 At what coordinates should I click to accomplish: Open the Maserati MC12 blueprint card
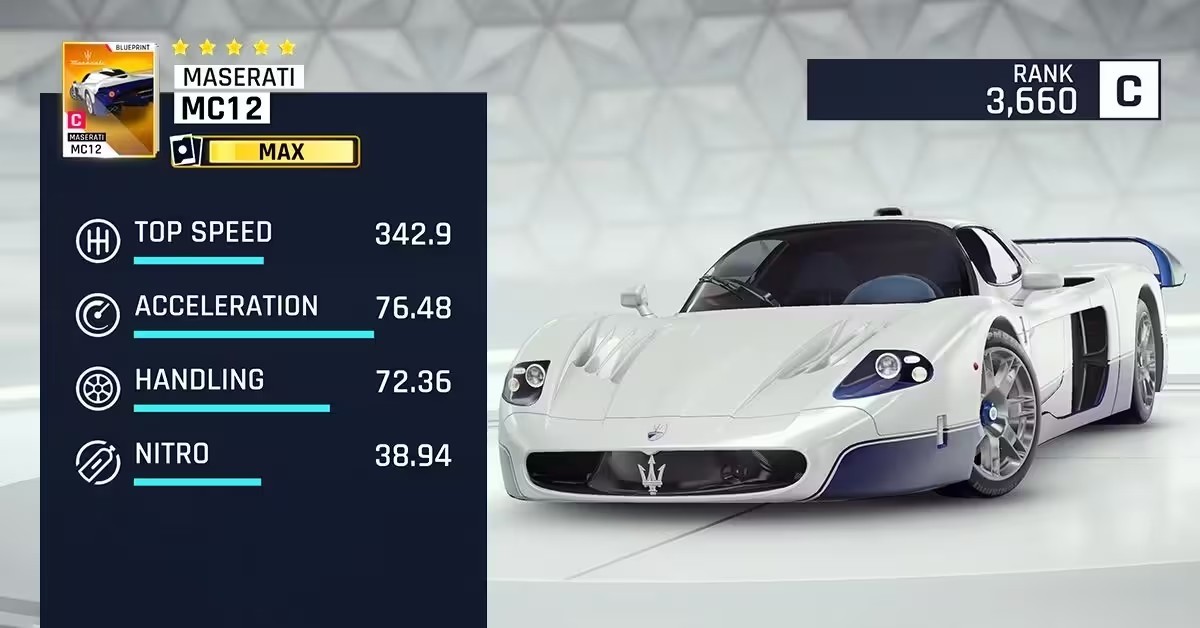tap(109, 100)
